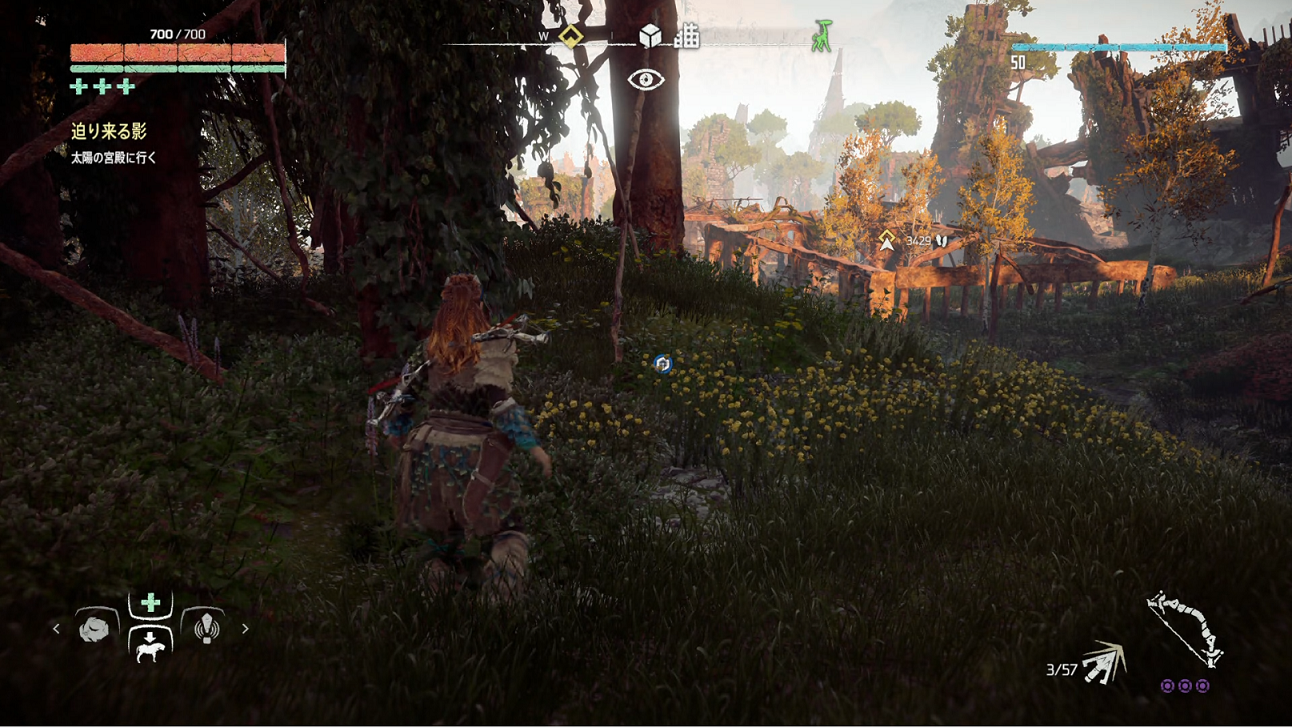Screen dimensions: 1292x728
Task: Select the lure call item slot
Action: [205, 628]
